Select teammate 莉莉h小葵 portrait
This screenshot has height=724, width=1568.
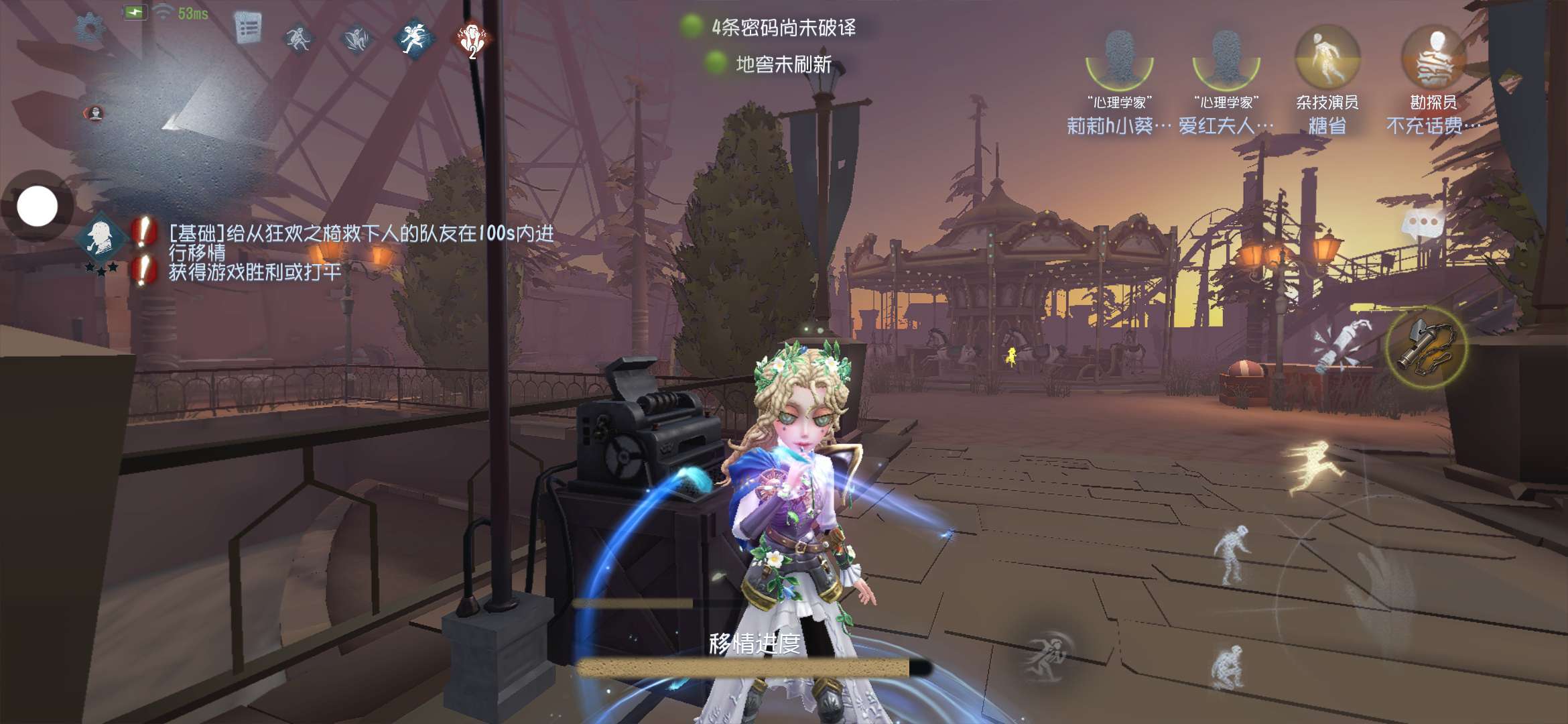[x=1118, y=60]
